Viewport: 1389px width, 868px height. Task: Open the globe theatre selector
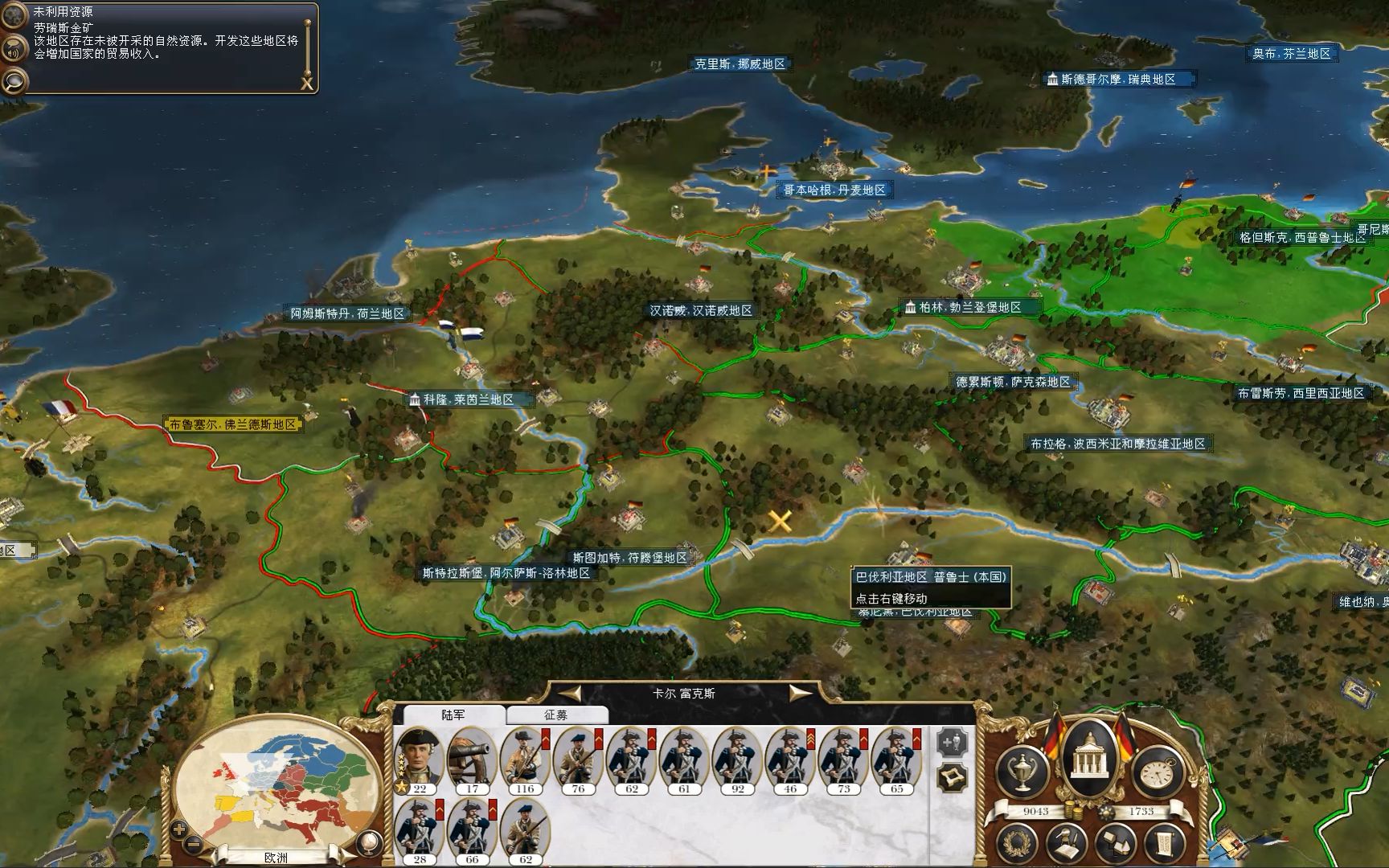pos(369,842)
